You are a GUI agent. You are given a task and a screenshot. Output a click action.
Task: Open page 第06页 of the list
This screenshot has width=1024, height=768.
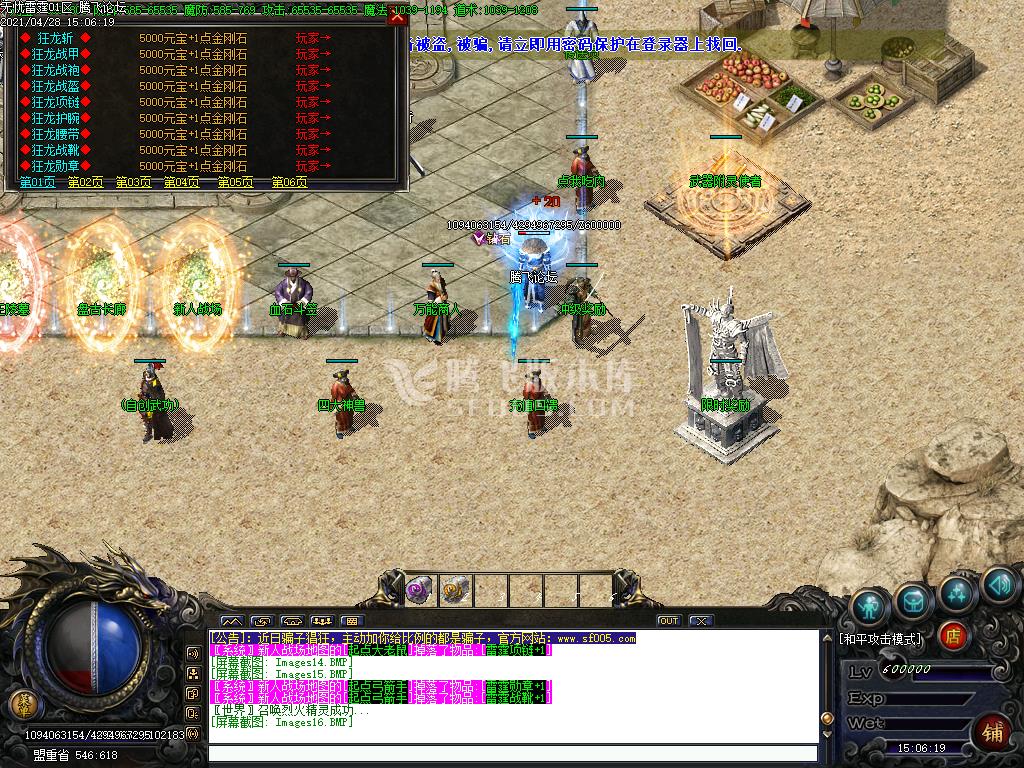click(290, 182)
